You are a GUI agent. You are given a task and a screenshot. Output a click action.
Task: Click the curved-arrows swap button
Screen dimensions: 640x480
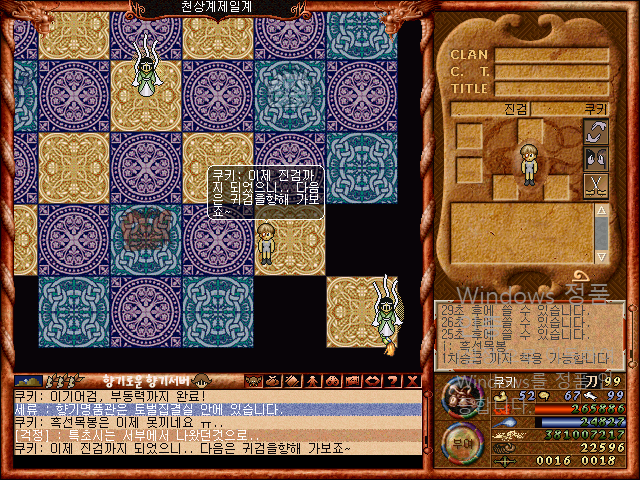[x=596, y=133]
